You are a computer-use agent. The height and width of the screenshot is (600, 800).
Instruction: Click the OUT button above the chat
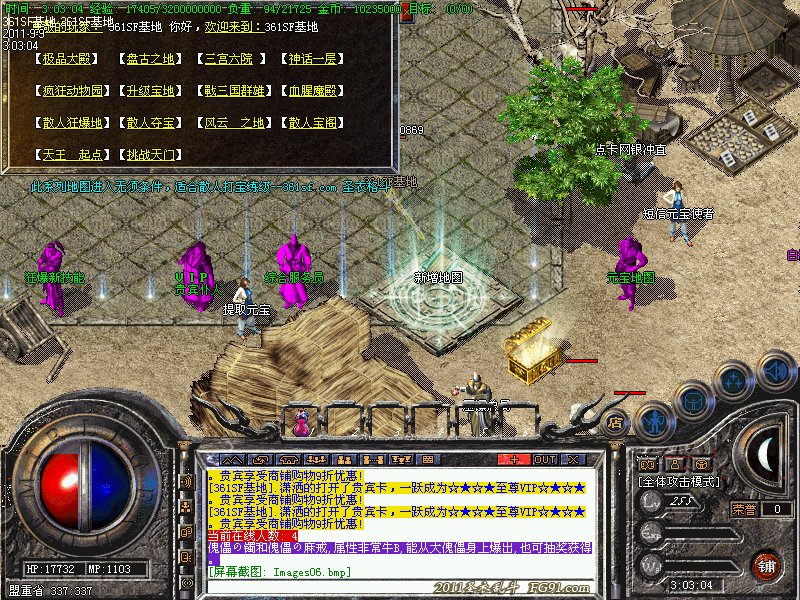(x=545, y=459)
